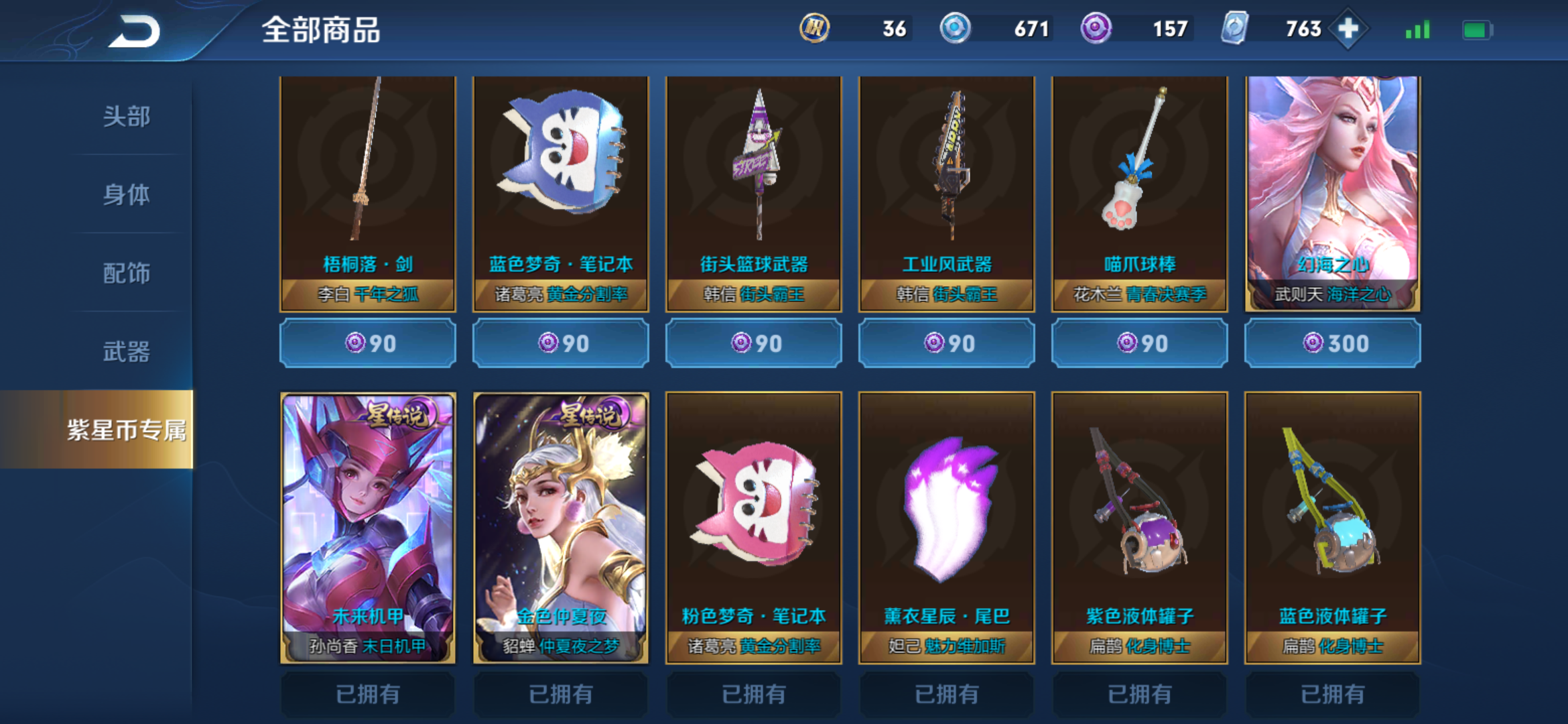
Task: Pick the 工业风武器 item card
Action: 947,193
